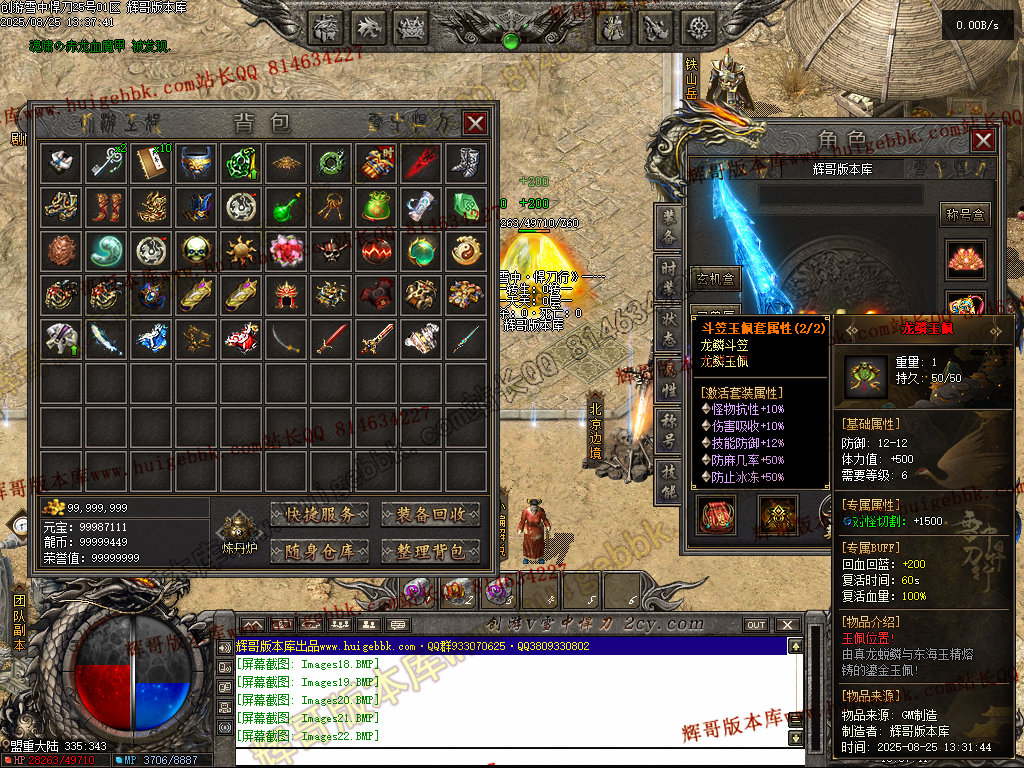Close the 角色 character panel

[x=983, y=140]
